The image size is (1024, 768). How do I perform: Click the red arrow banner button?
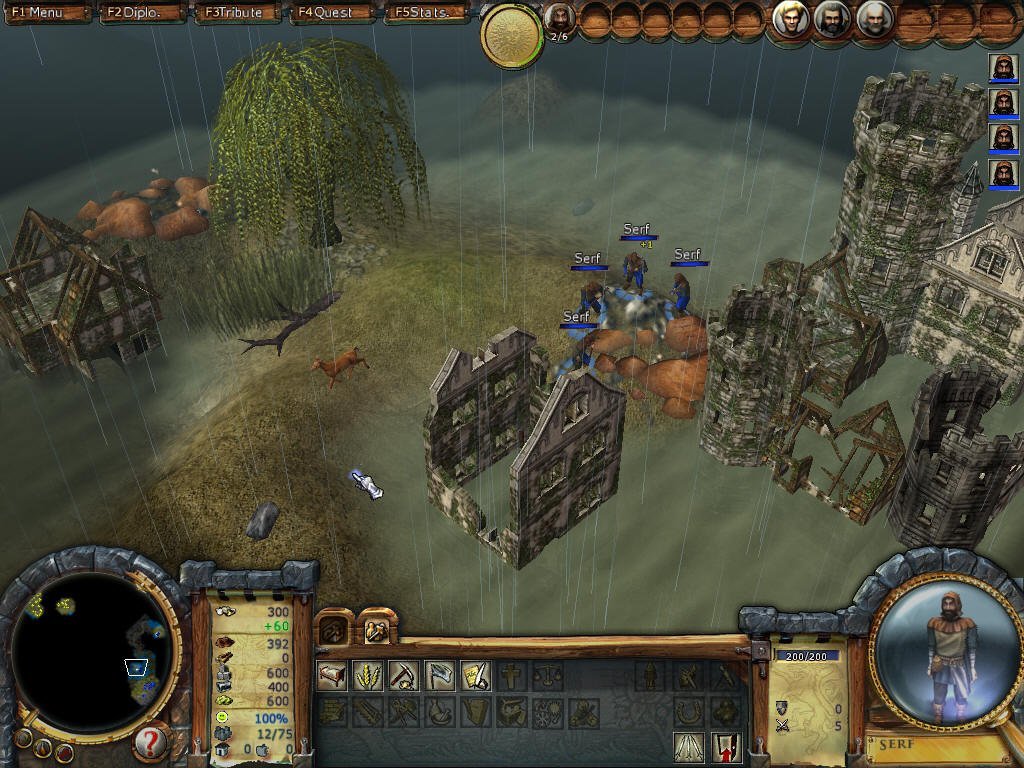pyautogui.click(x=726, y=746)
